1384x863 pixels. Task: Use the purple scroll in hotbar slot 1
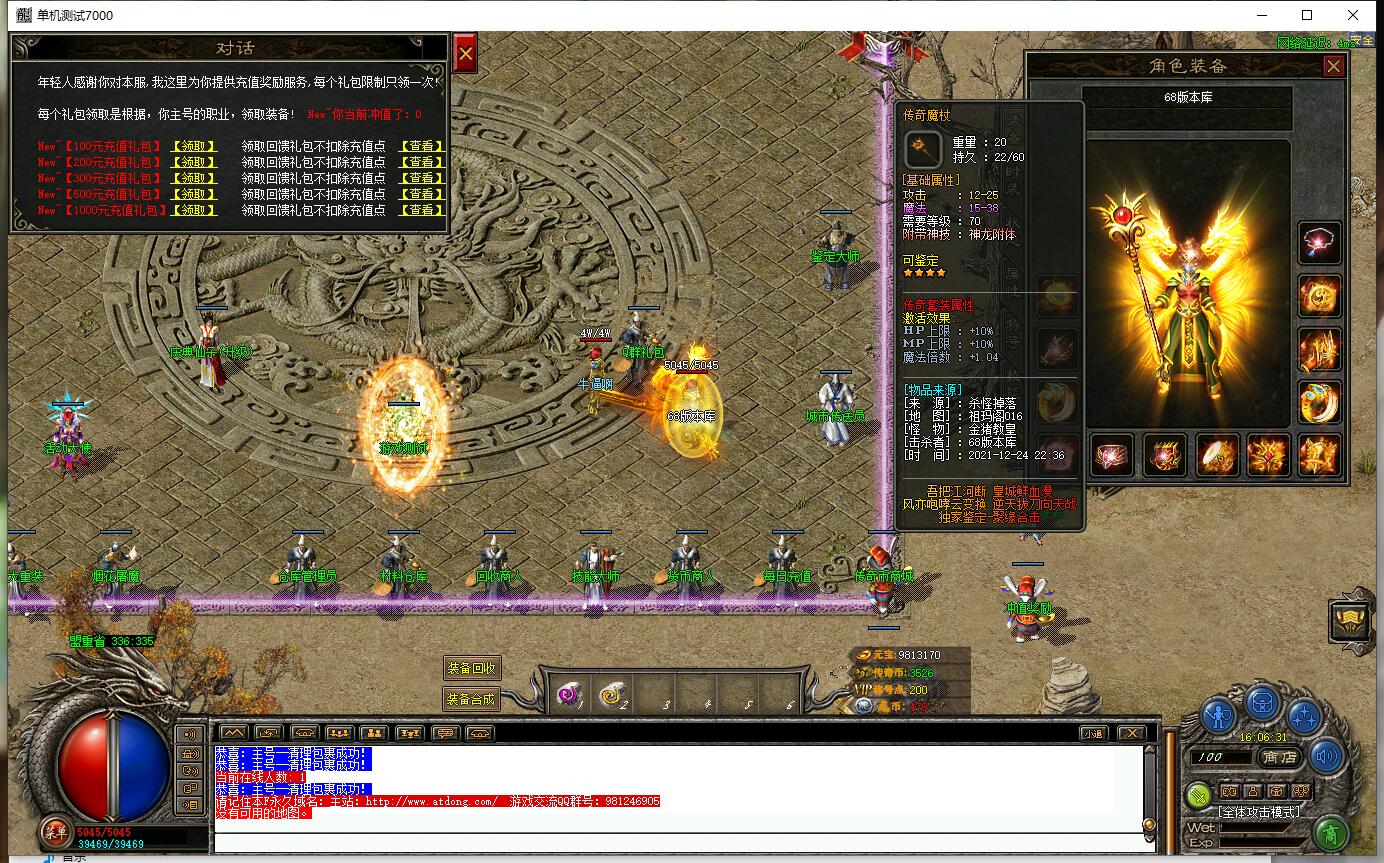[x=571, y=694]
